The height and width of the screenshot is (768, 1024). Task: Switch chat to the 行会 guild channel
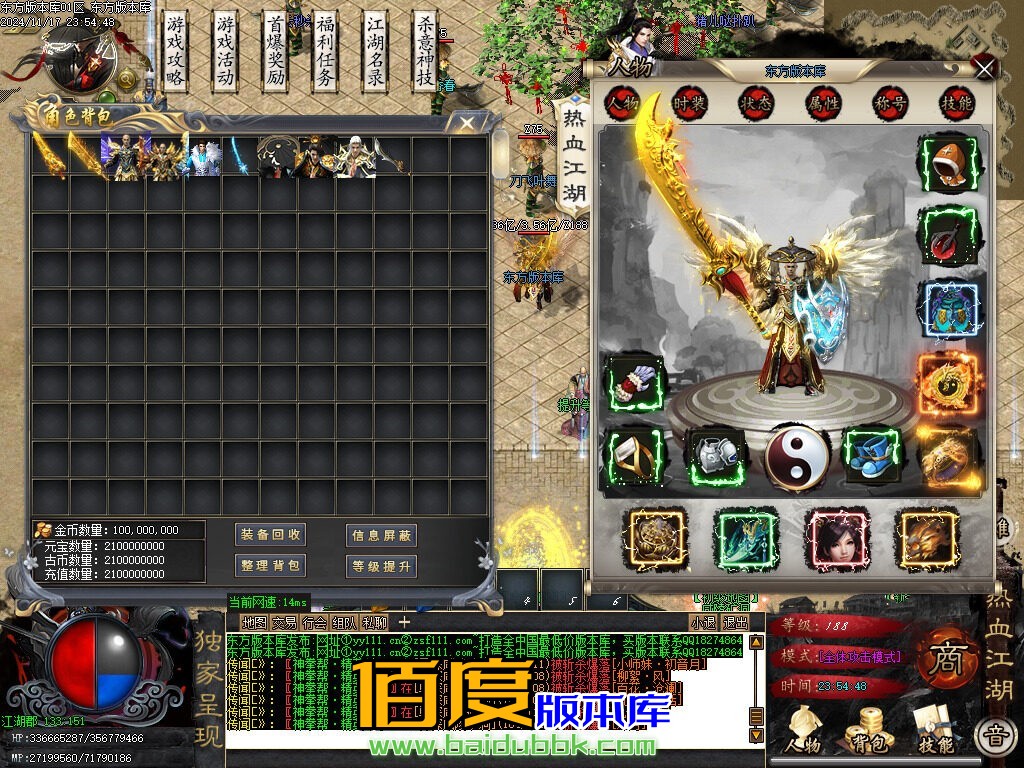(x=314, y=622)
